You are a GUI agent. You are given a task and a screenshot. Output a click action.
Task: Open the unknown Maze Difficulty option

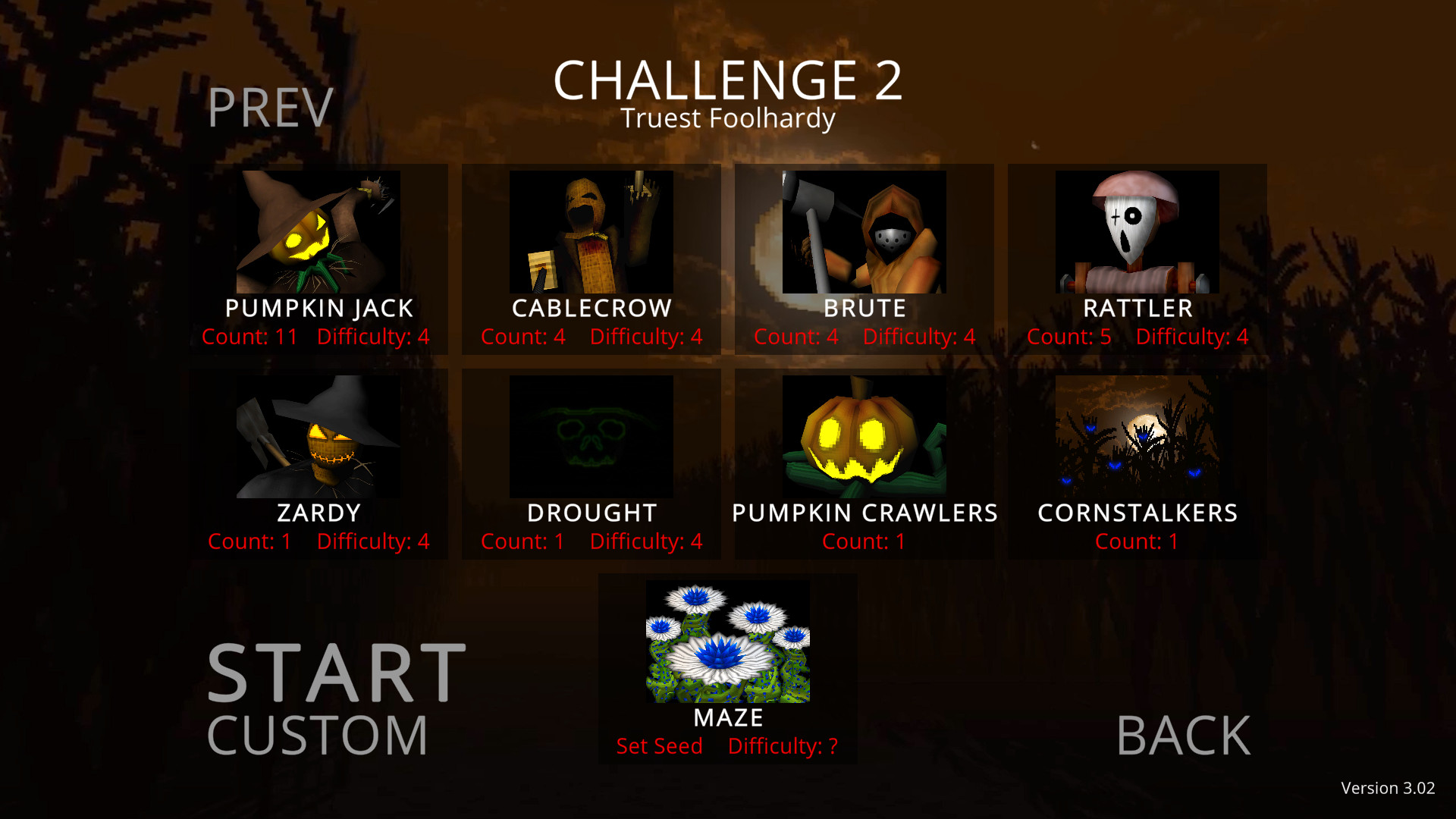pos(783,745)
